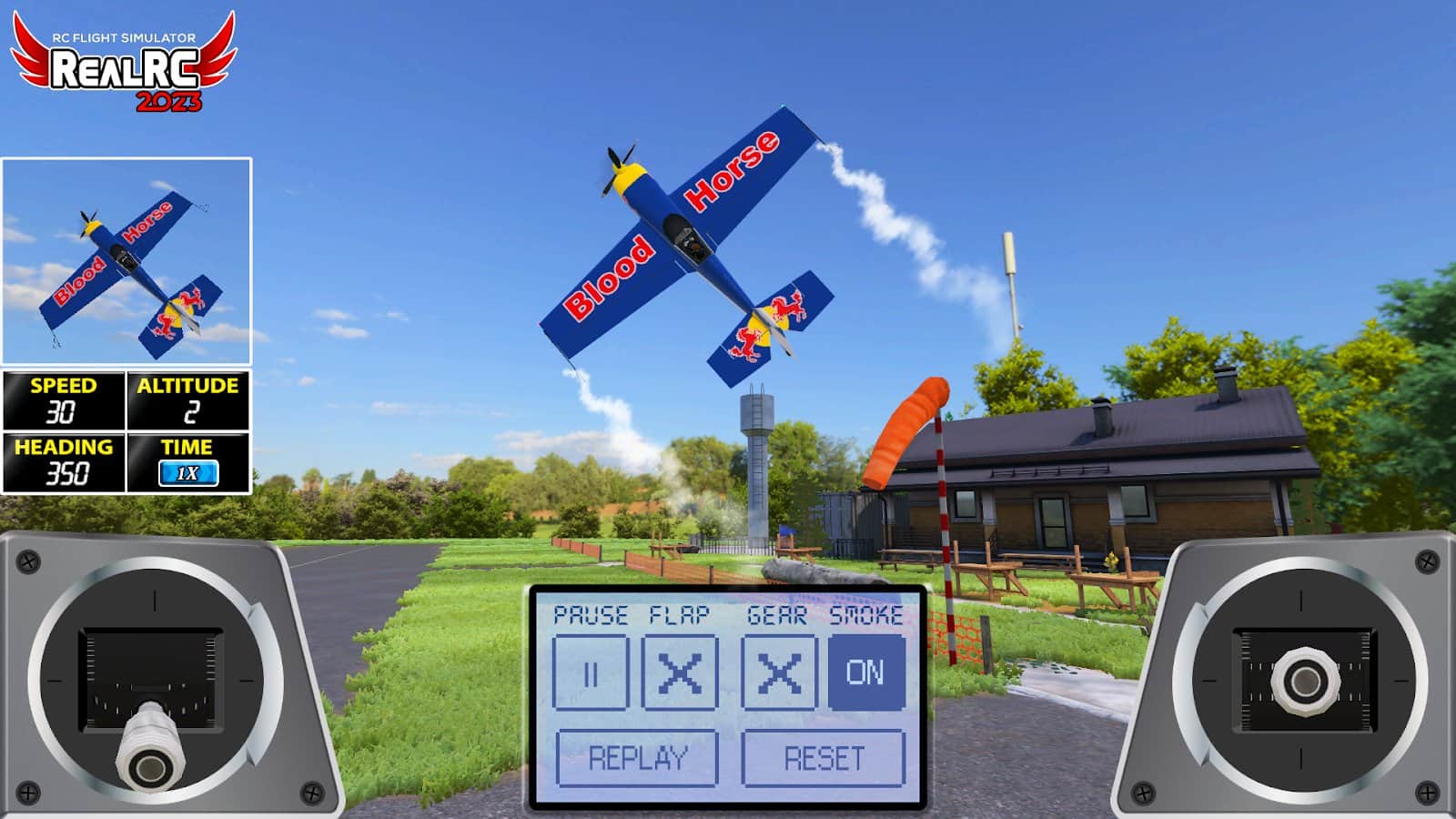The image size is (1456, 819).
Task: Tap the HEADING indicator display
Action: click(64, 464)
